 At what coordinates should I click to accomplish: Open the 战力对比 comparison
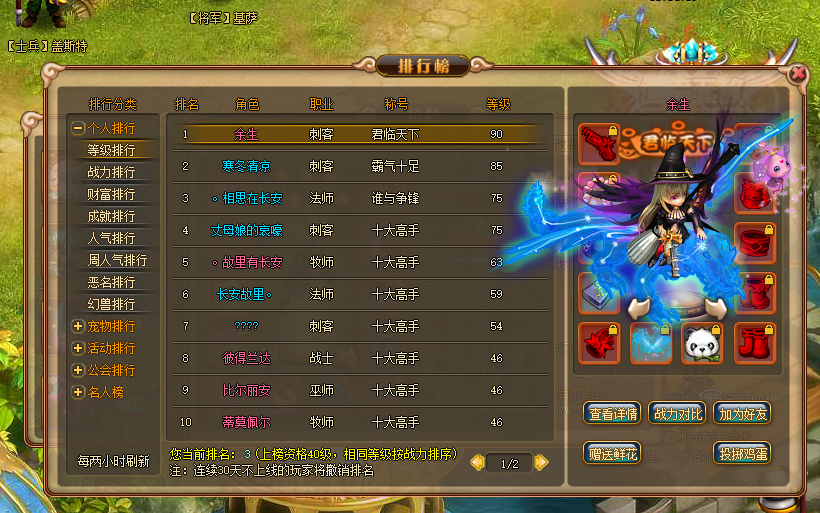pos(678,413)
